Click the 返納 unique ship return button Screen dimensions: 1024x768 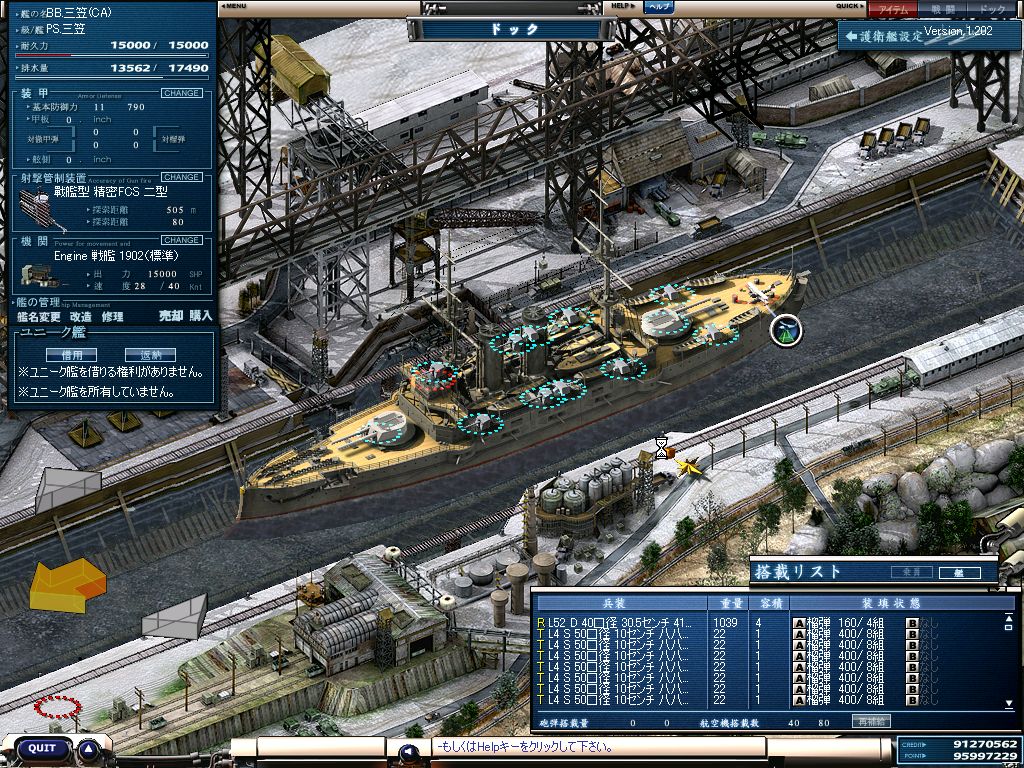tap(150, 354)
